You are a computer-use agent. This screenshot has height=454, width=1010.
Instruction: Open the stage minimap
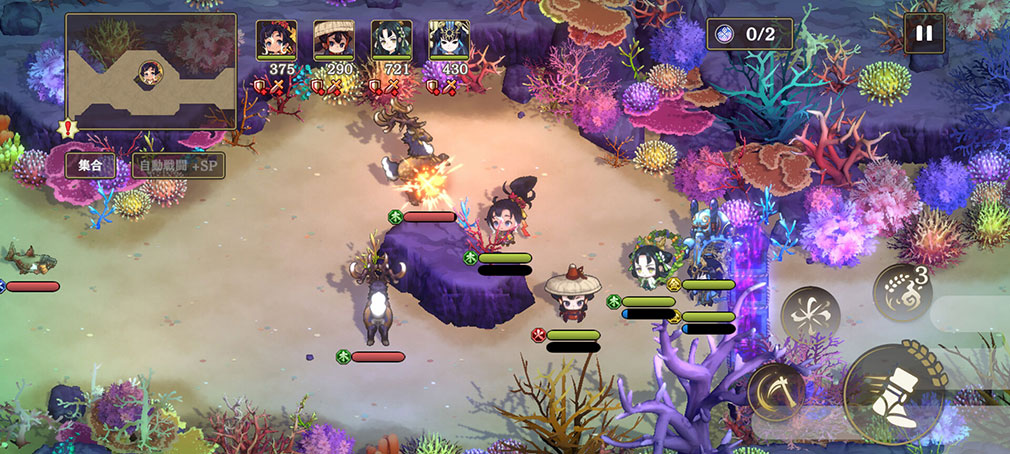(x=151, y=71)
